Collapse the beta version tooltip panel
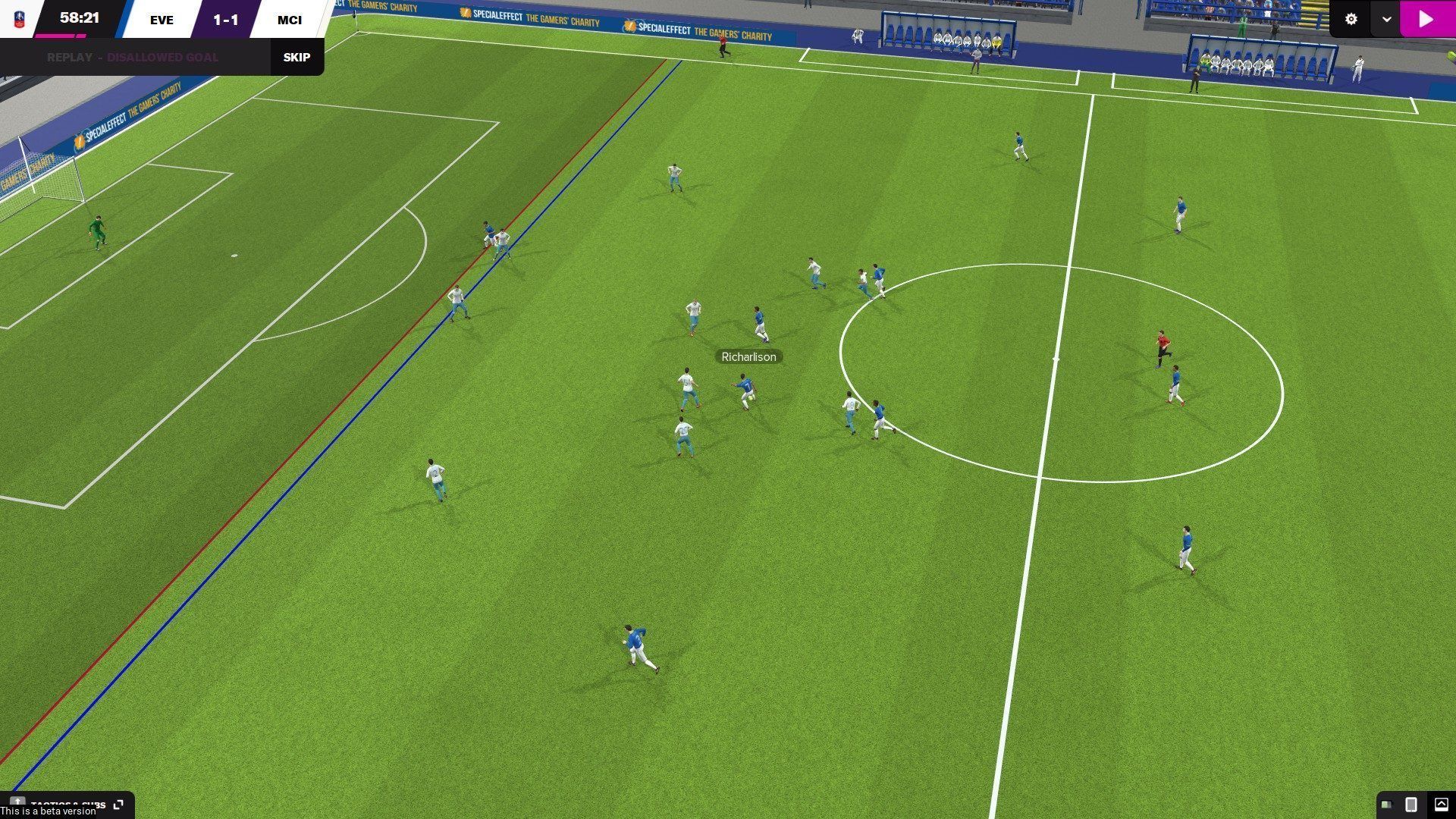The image size is (1456, 819). click(x=47, y=811)
